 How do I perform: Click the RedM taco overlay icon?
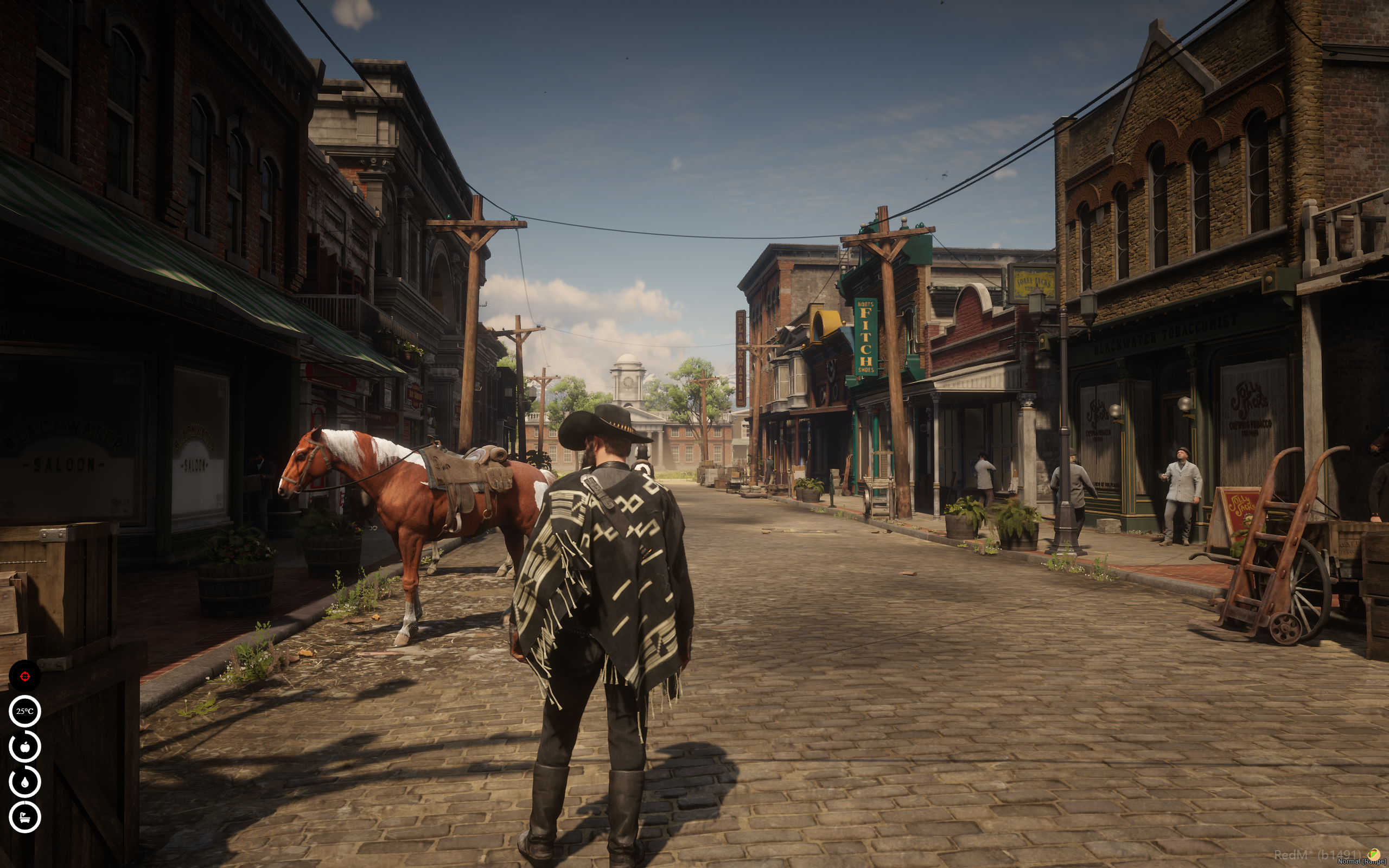point(1375,855)
